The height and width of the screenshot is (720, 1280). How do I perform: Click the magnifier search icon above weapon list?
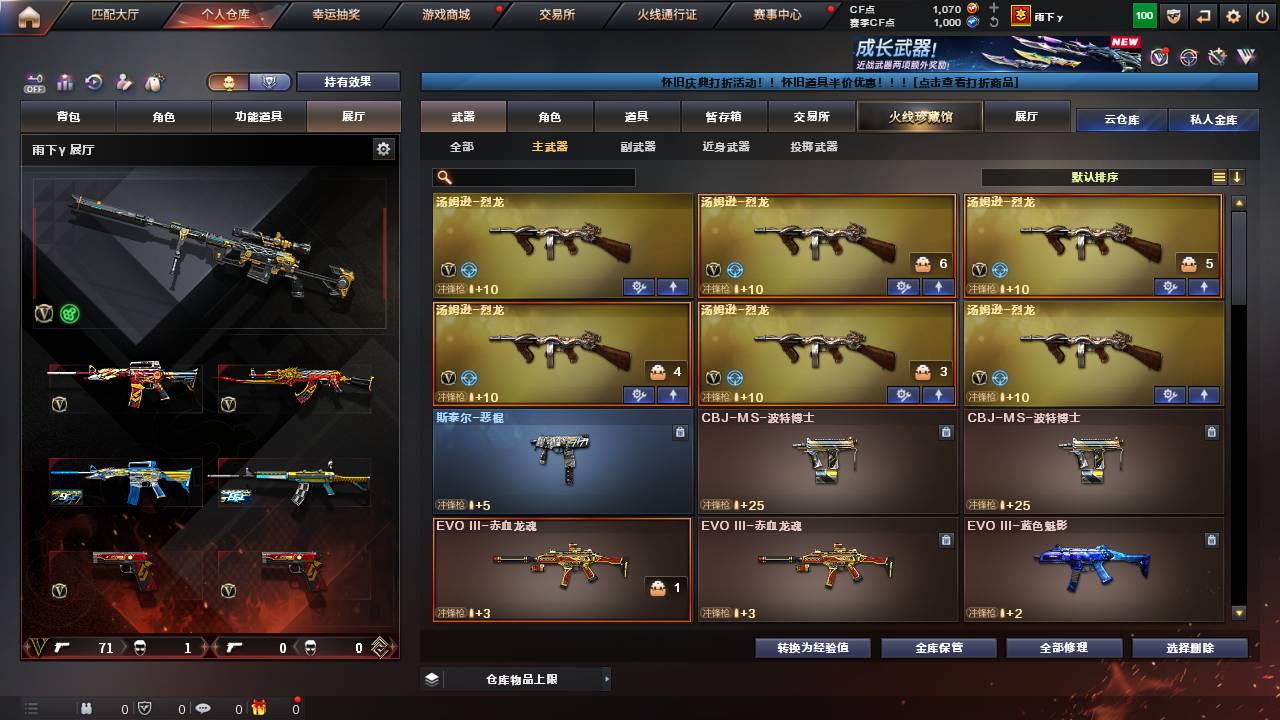tap(445, 177)
